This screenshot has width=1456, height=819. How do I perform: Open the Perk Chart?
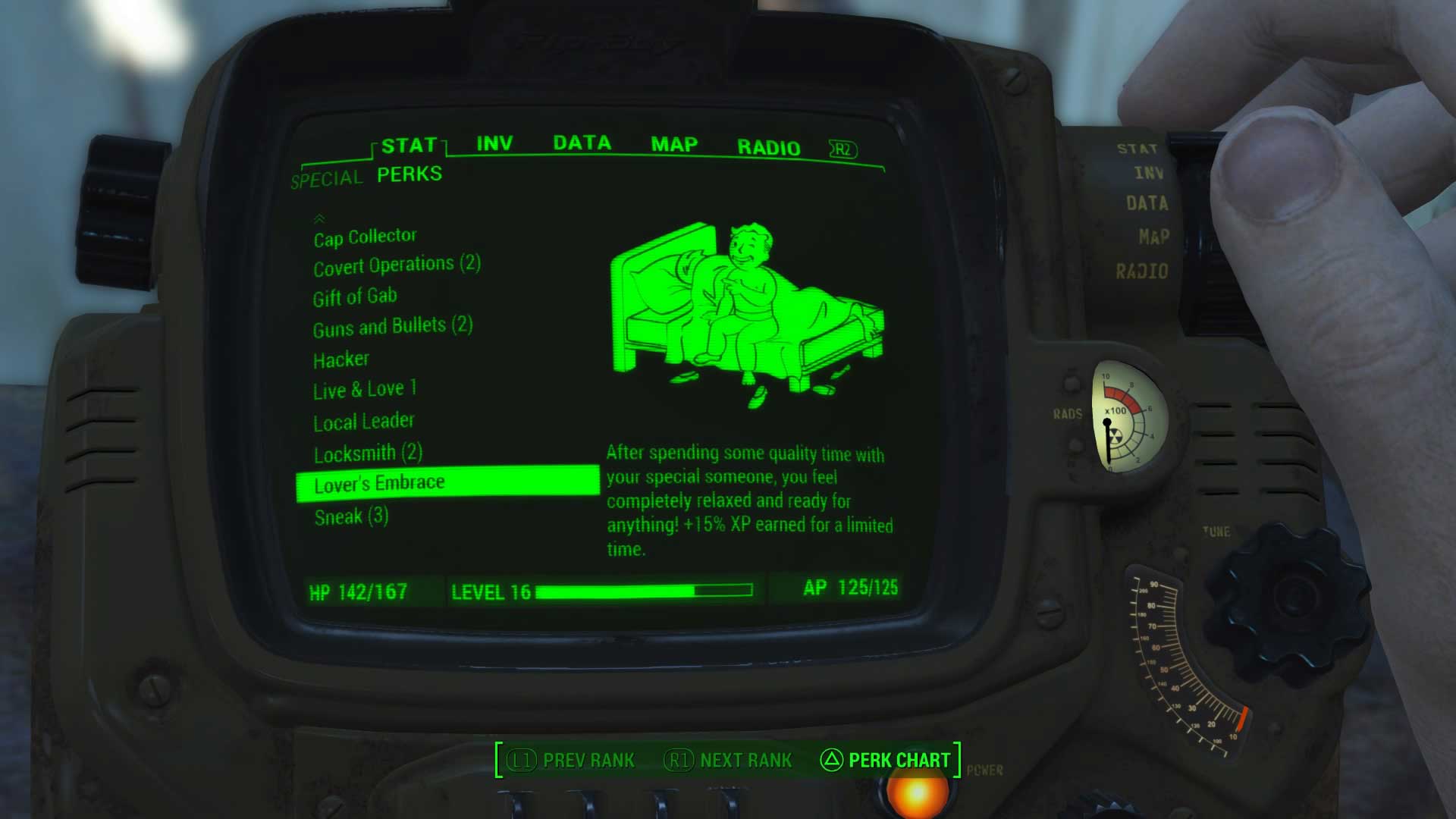point(899,761)
